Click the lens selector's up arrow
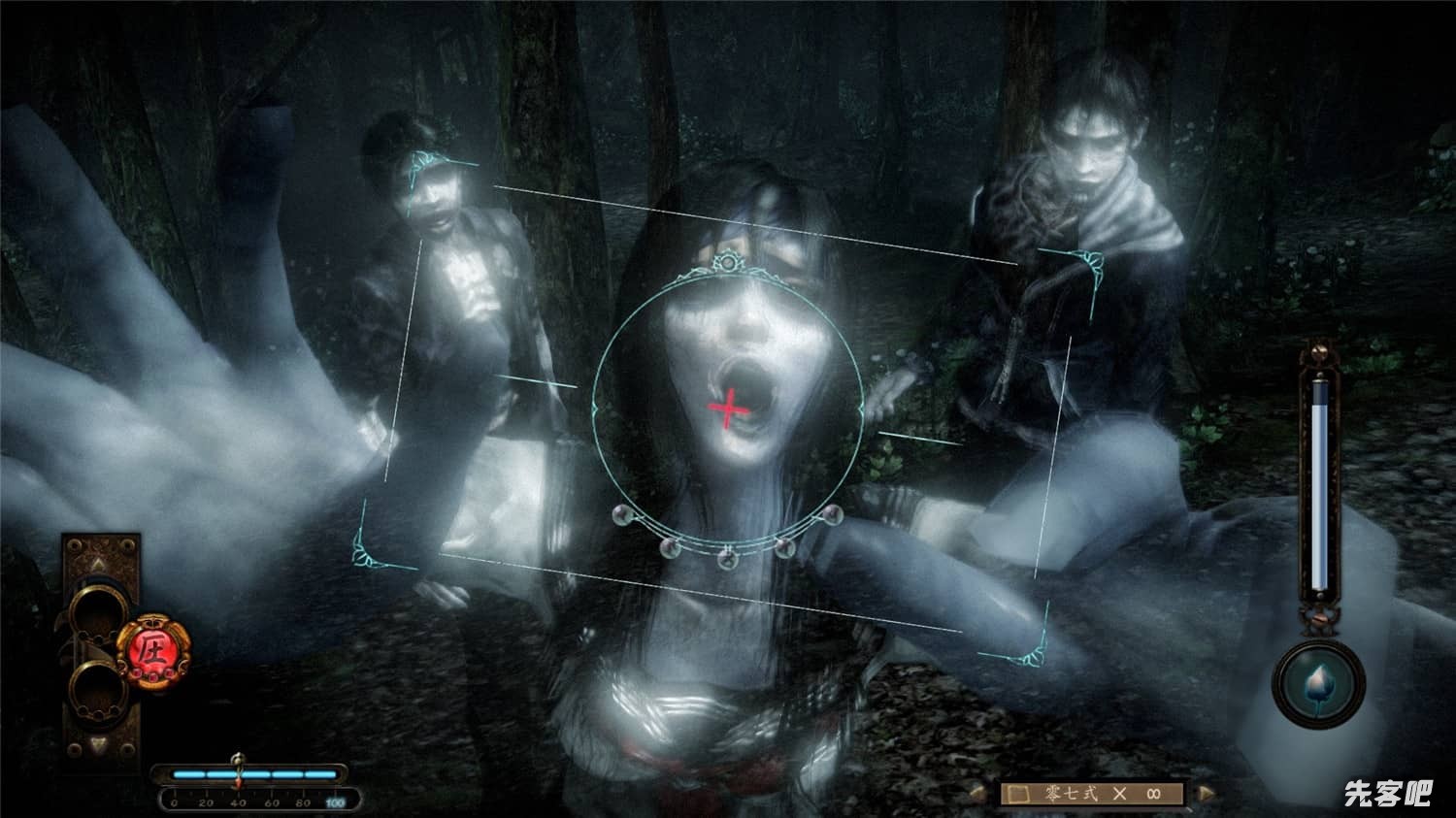This screenshot has width=1456, height=818. (98, 566)
